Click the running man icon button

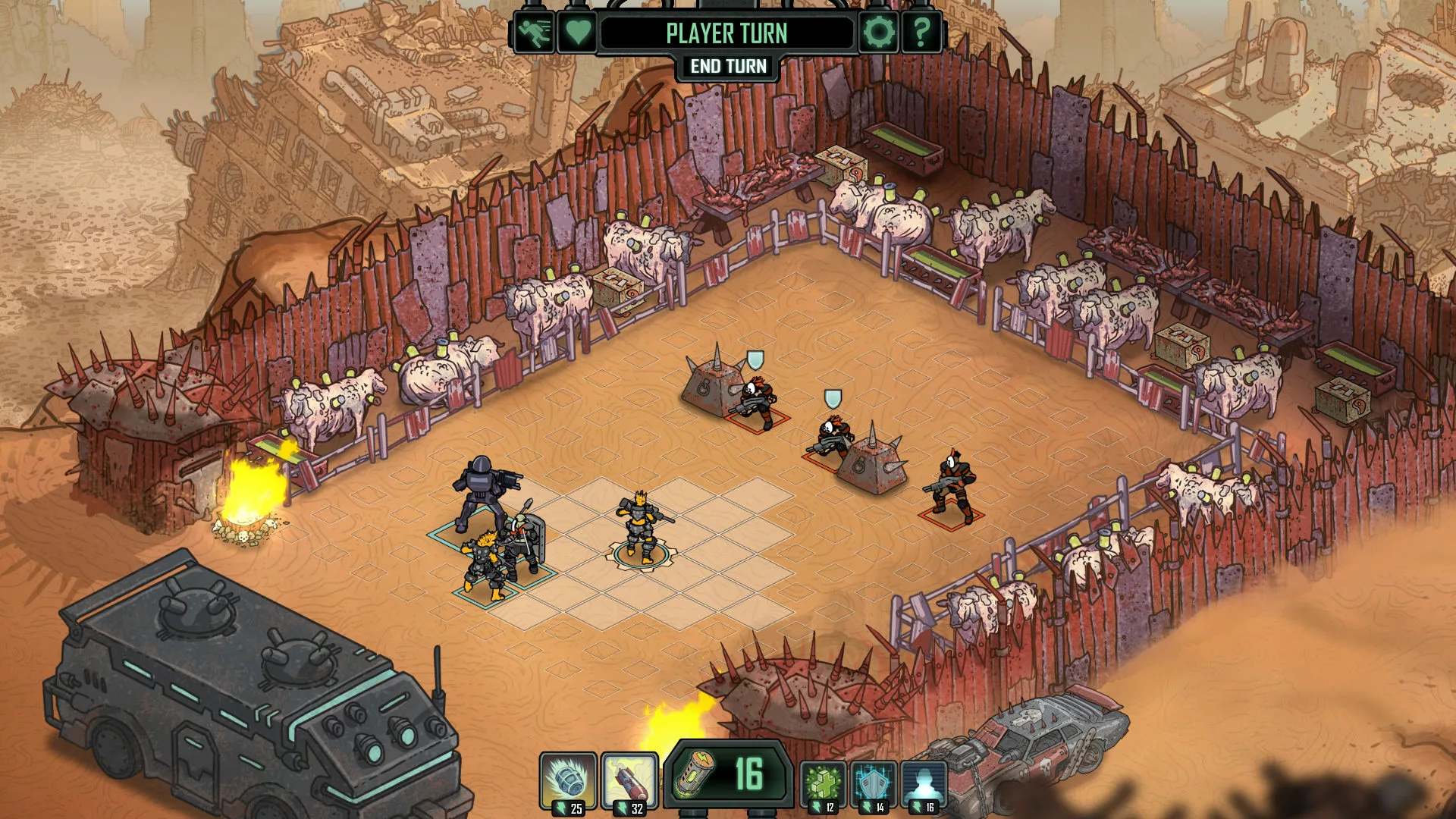pyautogui.click(x=534, y=33)
